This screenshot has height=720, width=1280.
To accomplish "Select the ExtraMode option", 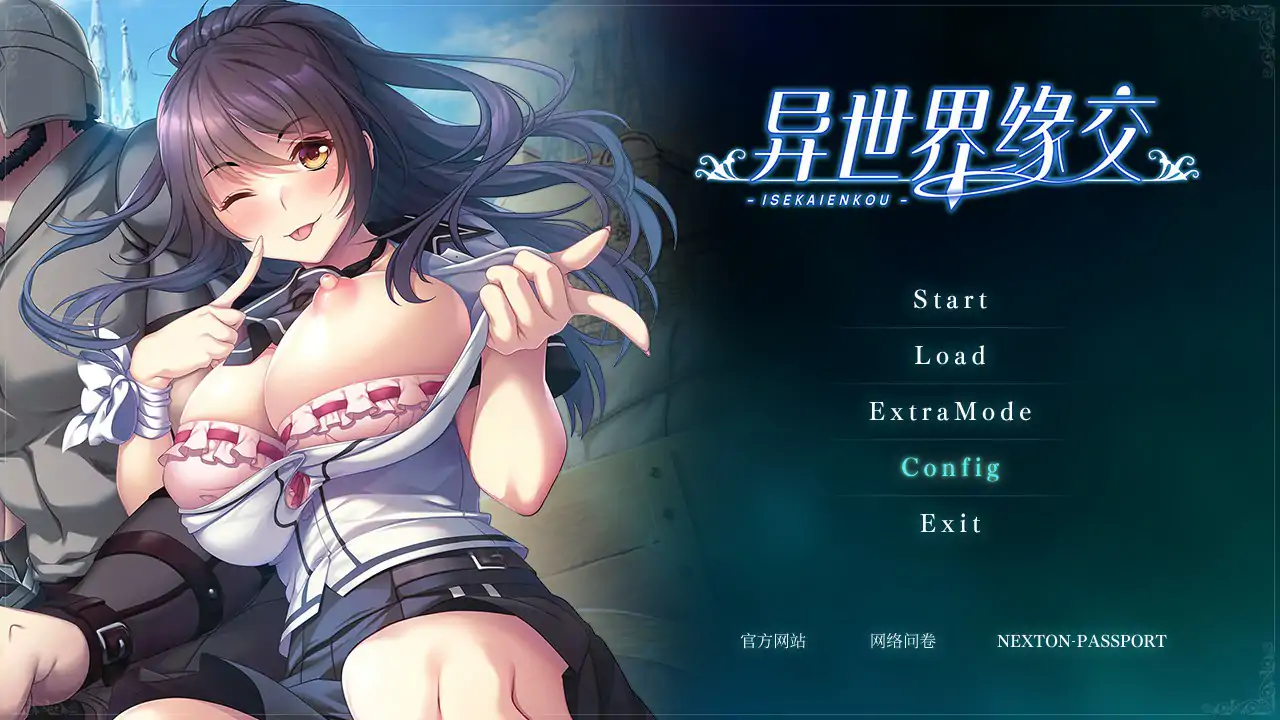I will click(951, 412).
